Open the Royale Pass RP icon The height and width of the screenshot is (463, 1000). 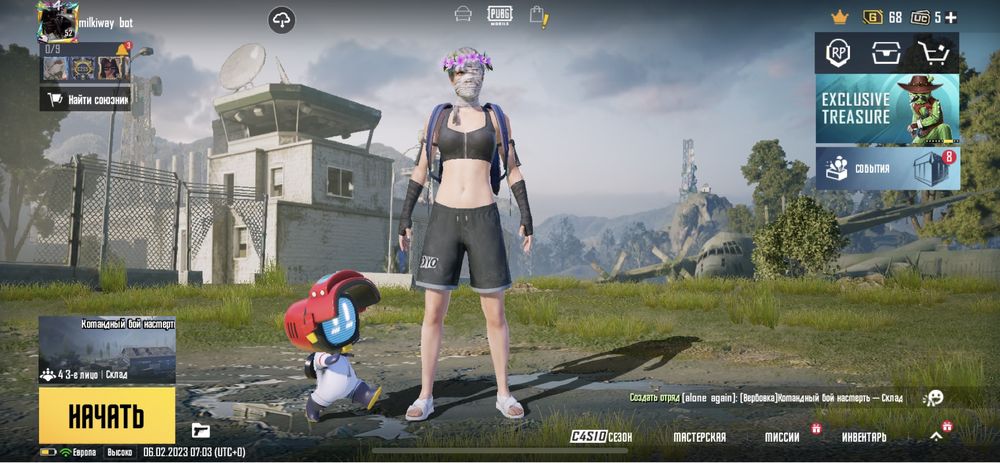click(837, 53)
